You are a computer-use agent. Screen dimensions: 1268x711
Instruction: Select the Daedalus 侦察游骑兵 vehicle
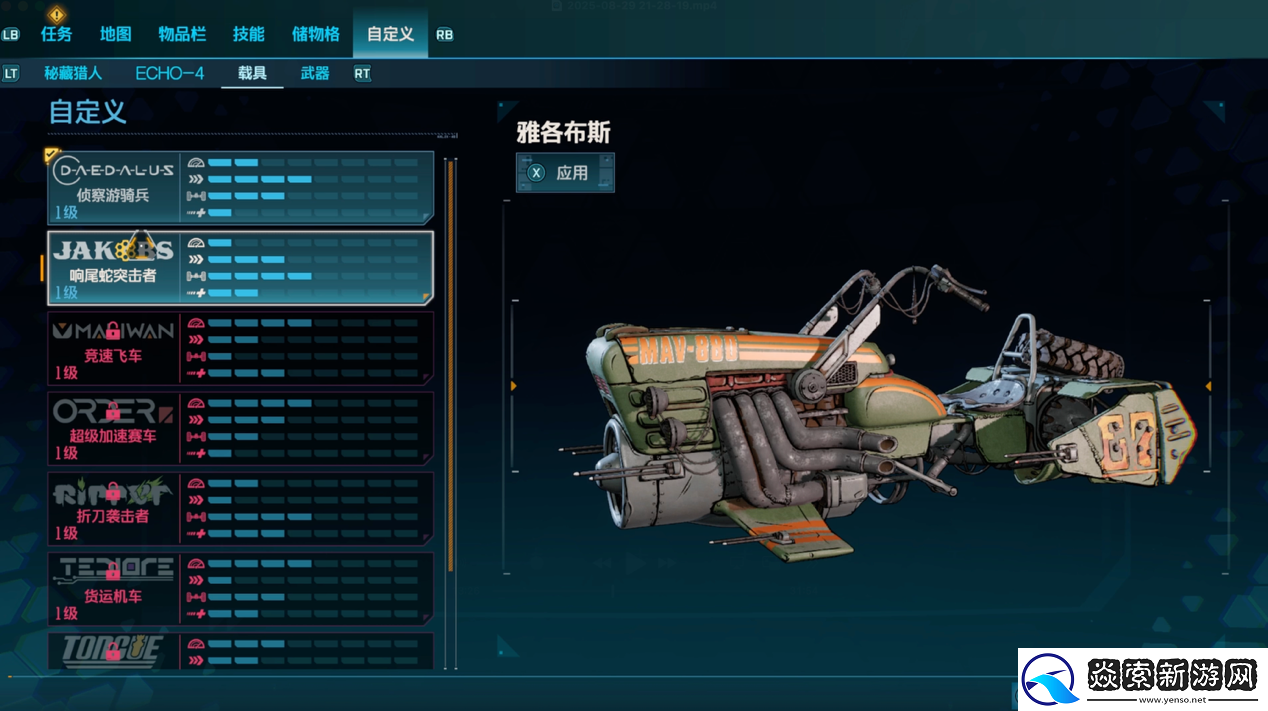tap(240, 187)
